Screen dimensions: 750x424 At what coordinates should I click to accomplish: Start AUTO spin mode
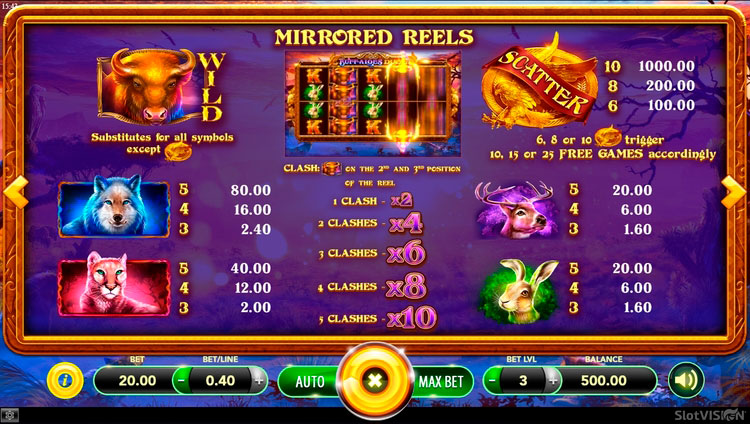[310, 381]
